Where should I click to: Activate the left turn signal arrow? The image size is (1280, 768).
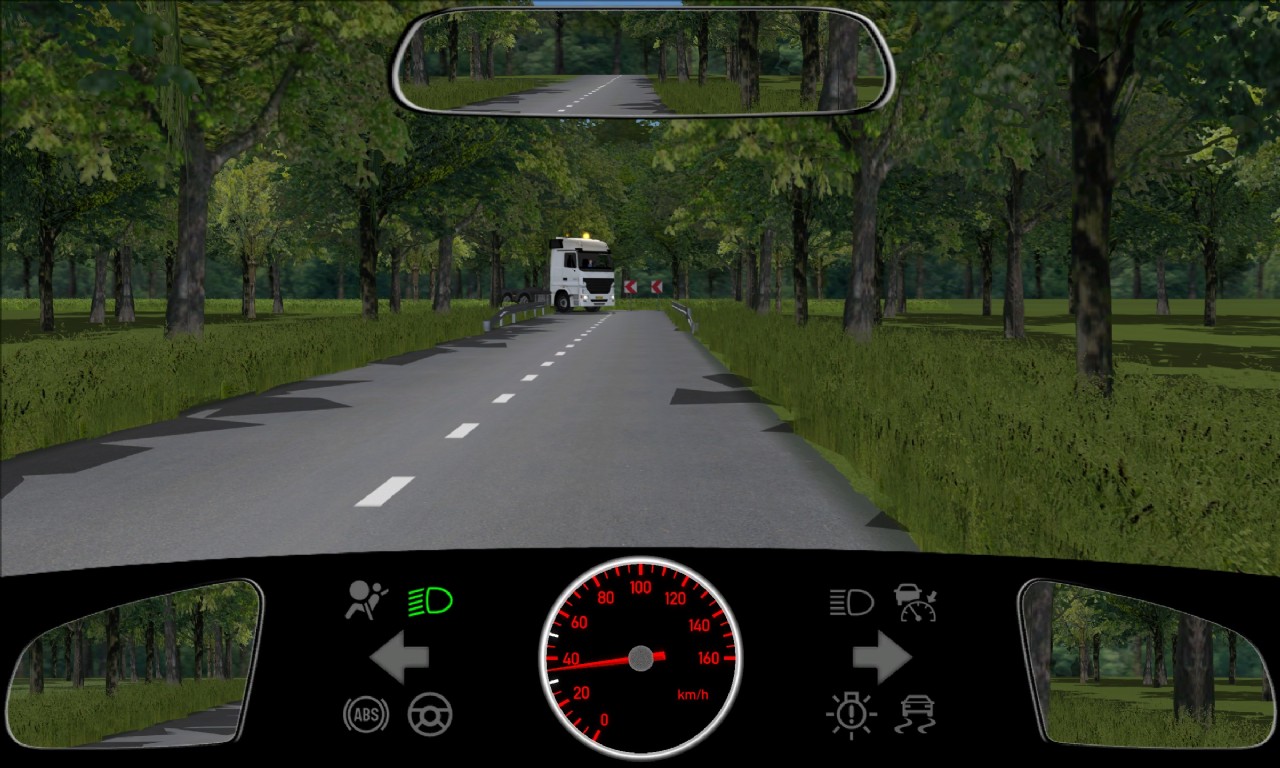(x=399, y=657)
